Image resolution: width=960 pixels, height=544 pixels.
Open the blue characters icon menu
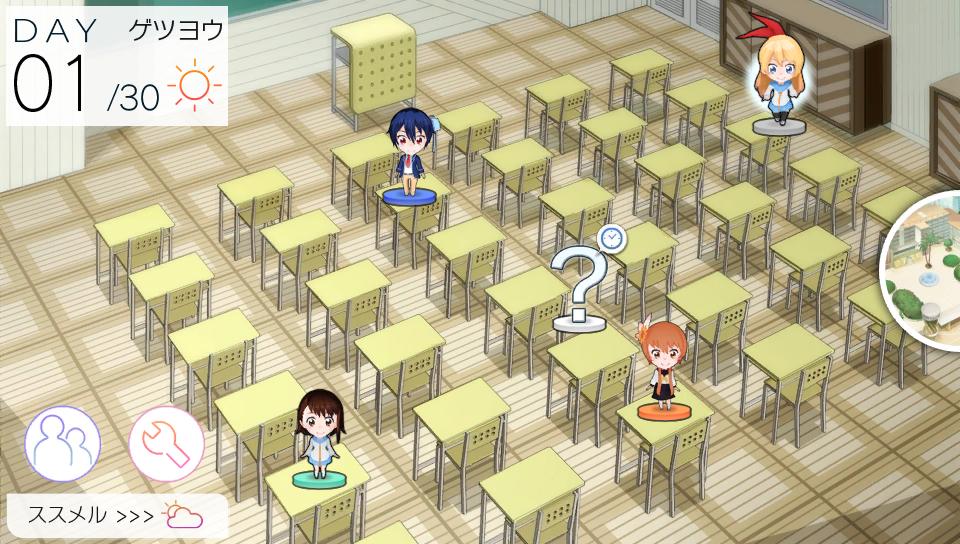(x=62, y=443)
